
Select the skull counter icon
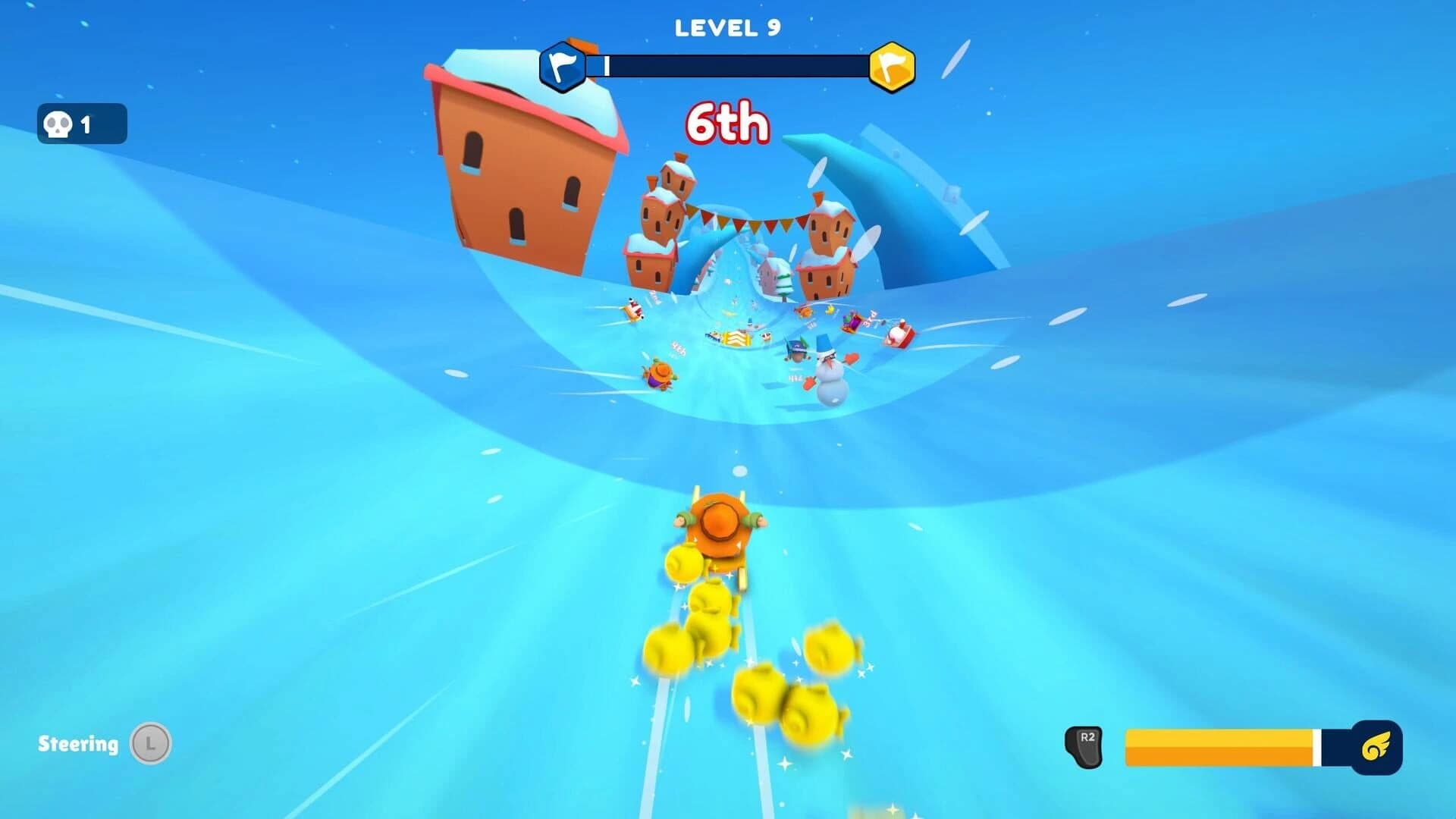click(59, 124)
